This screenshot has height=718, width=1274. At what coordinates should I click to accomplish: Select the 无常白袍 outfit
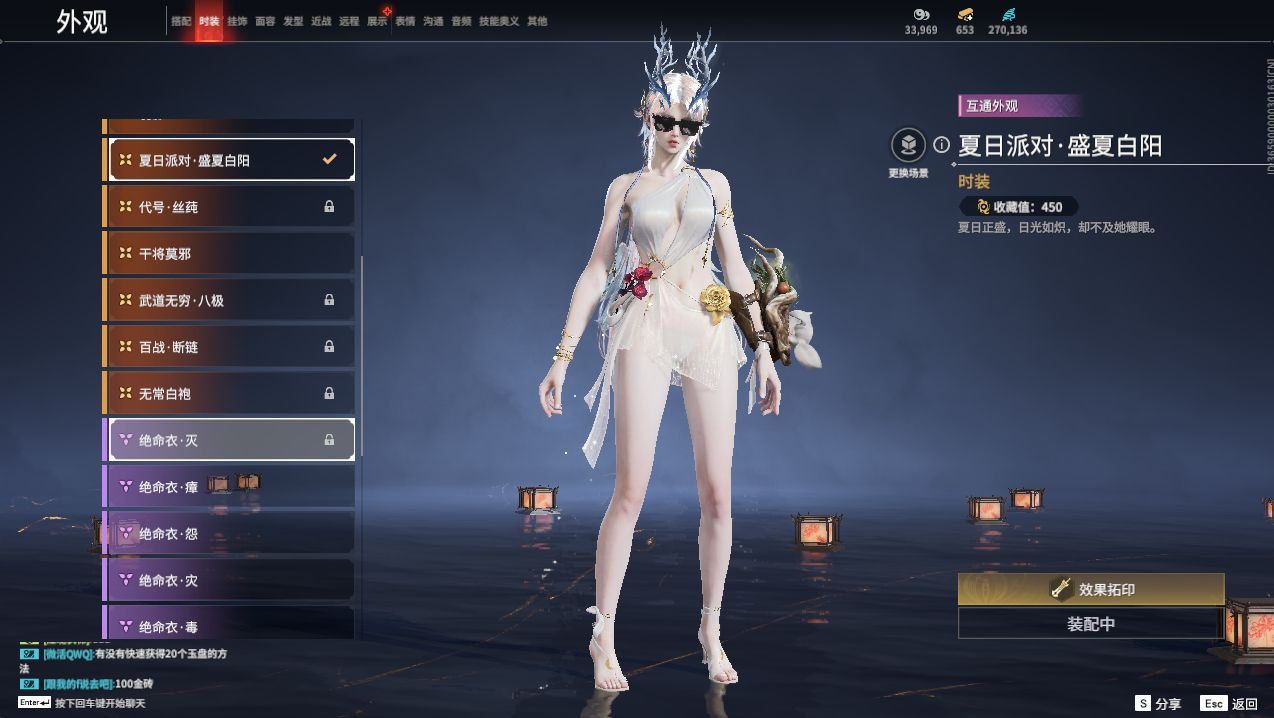[231, 394]
